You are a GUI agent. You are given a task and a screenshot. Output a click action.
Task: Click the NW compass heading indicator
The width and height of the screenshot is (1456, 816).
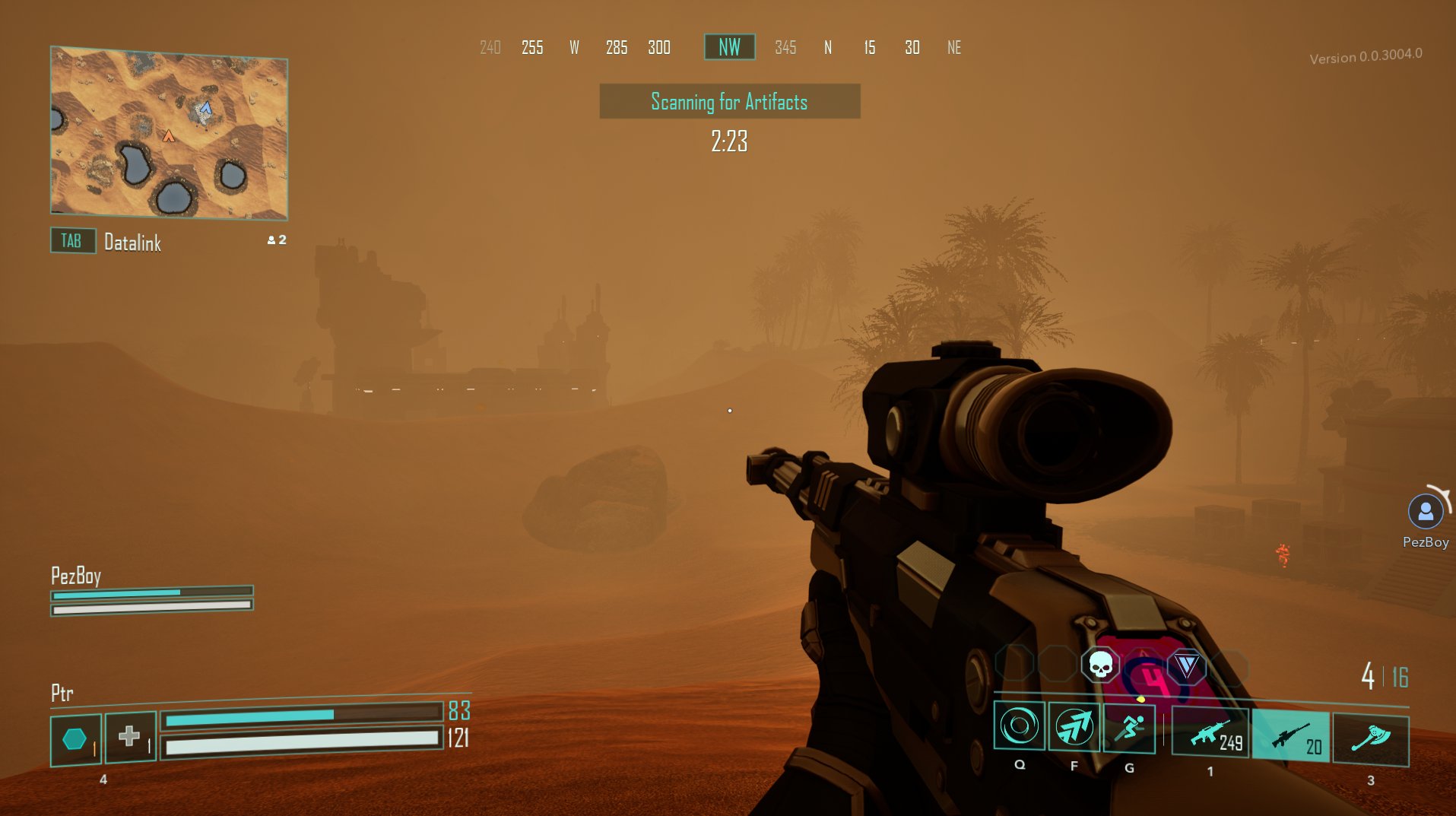[x=729, y=47]
